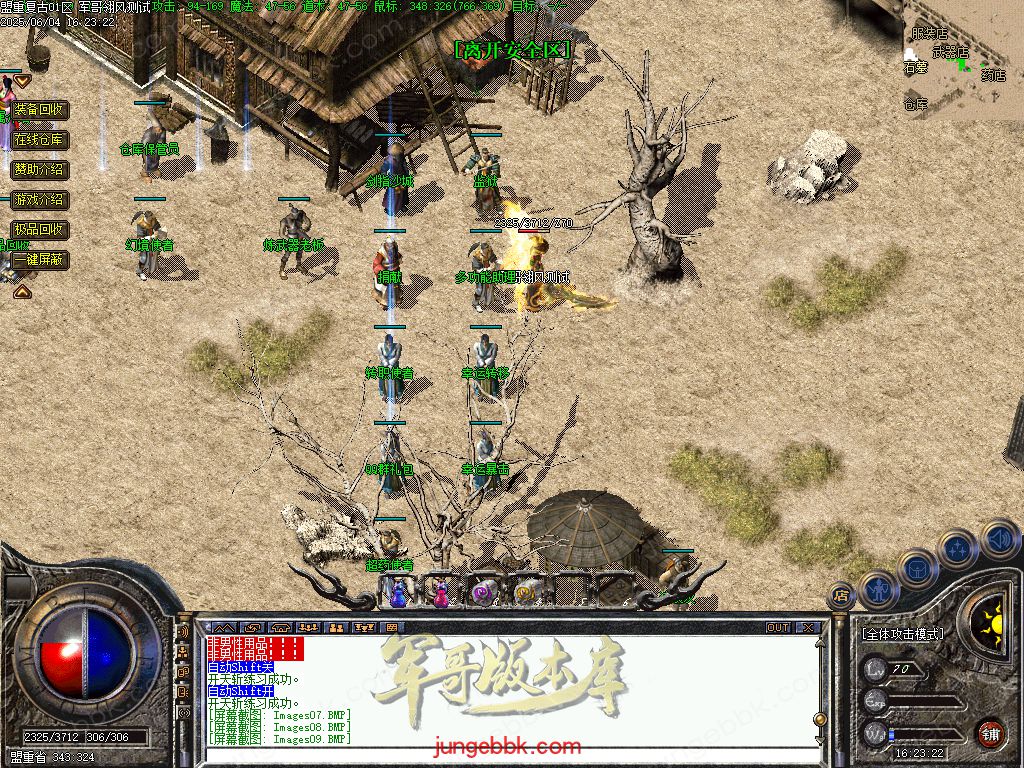This screenshot has width=1024, height=768.
Task: Use the blue potion in the quick belt
Action: click(399, 593)
